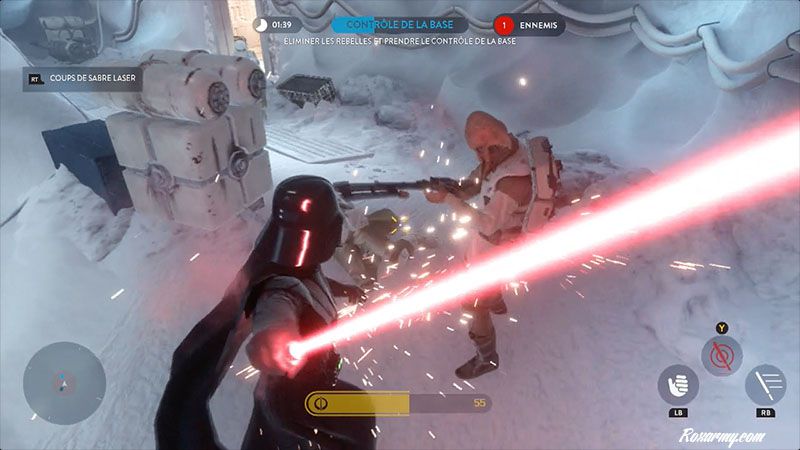
Task: Activate the Force Choke fist ability
Action: [678, 384]
